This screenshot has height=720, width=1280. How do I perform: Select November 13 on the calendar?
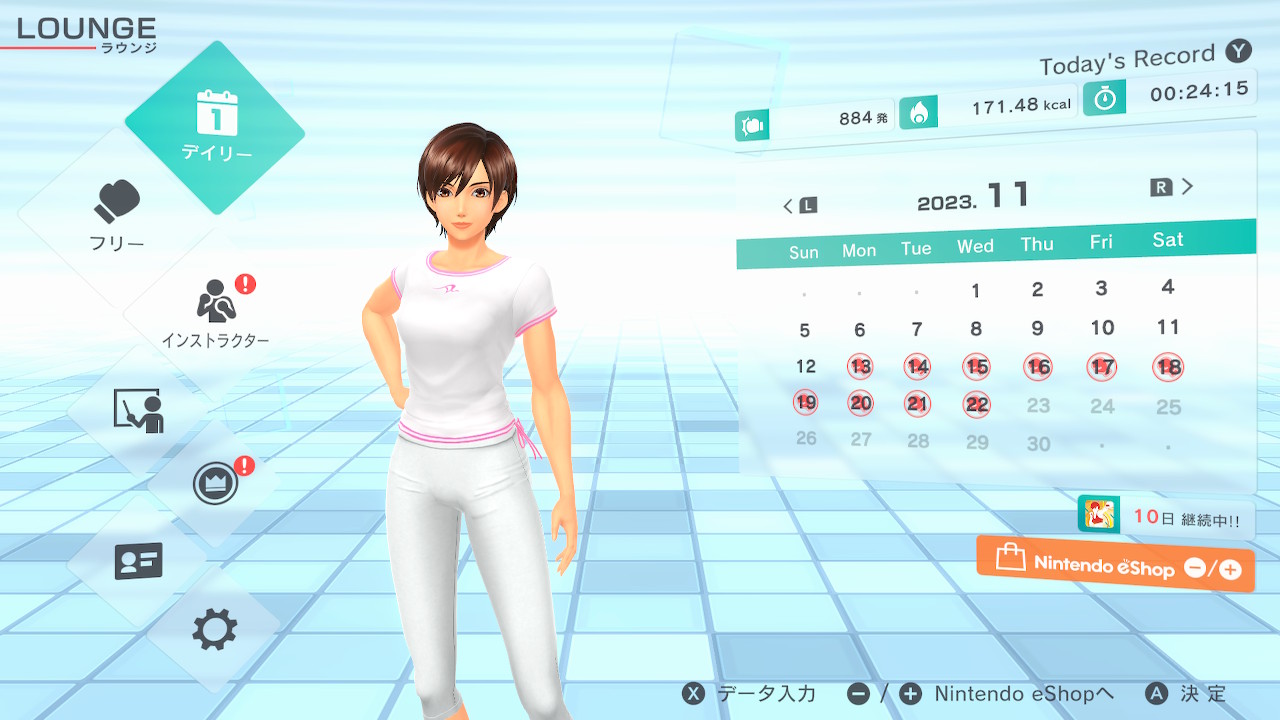coord(860,367)
